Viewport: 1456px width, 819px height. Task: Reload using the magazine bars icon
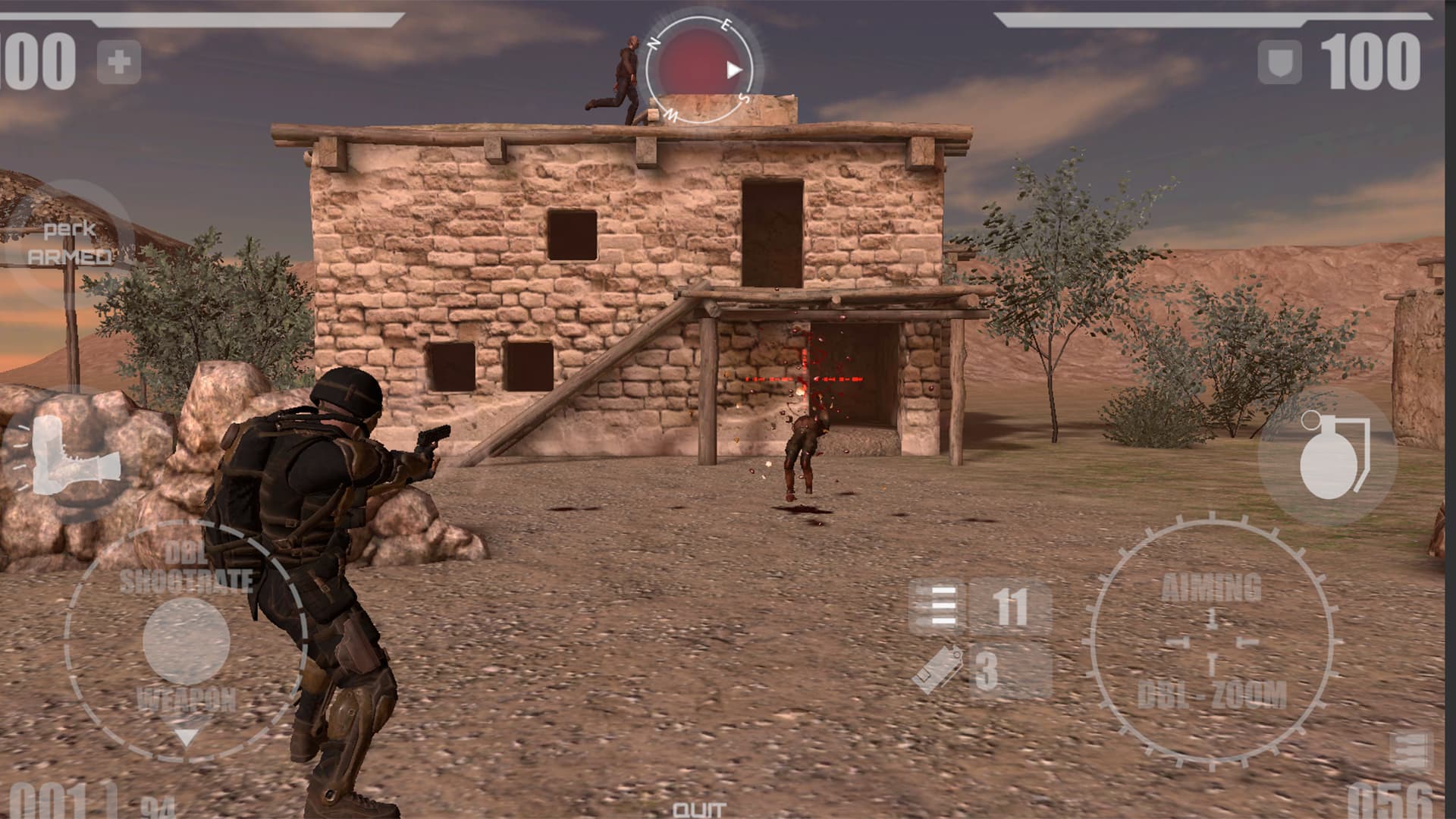click(937, 607)
